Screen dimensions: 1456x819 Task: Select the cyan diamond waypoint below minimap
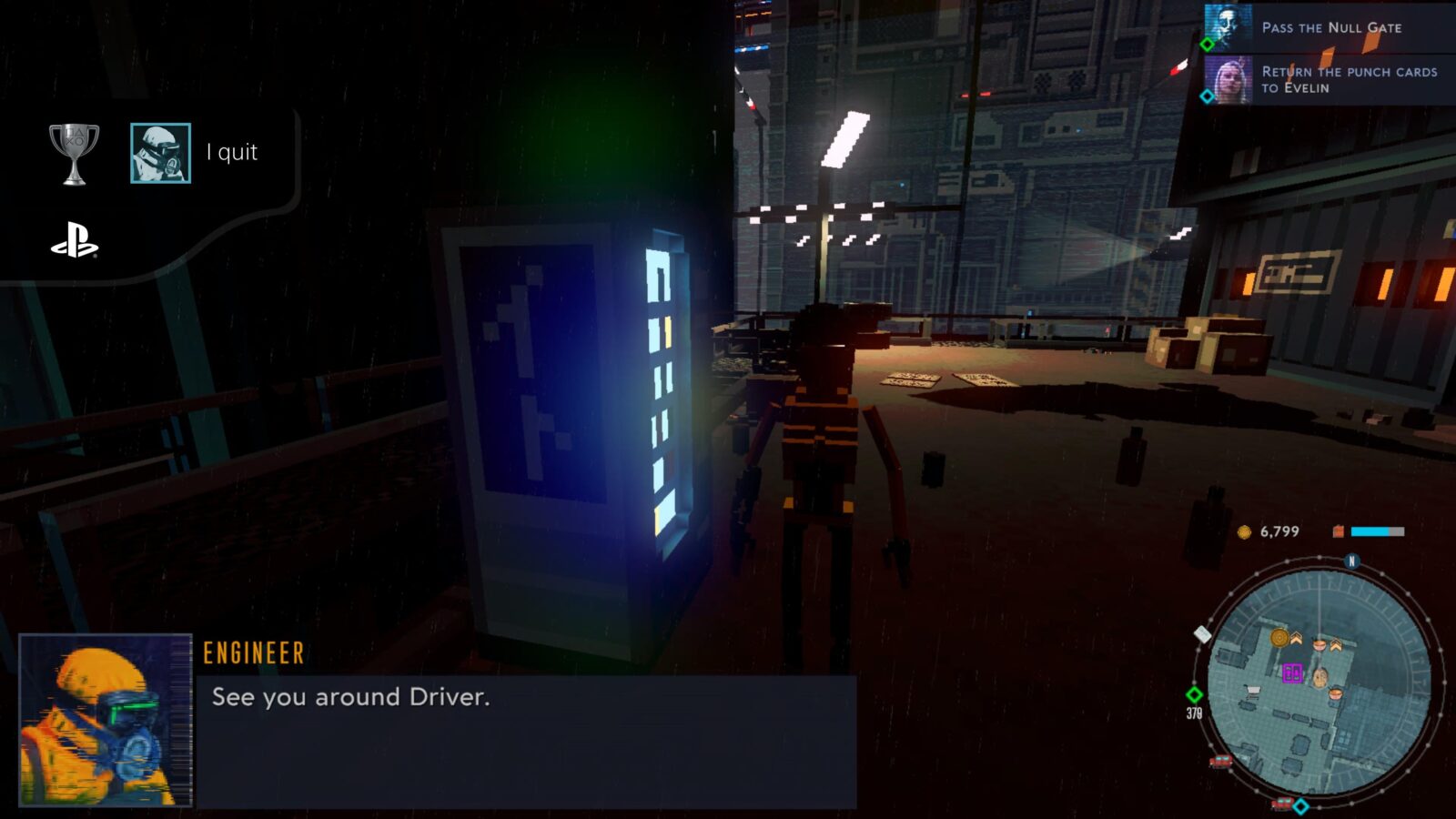[1301, 806]
